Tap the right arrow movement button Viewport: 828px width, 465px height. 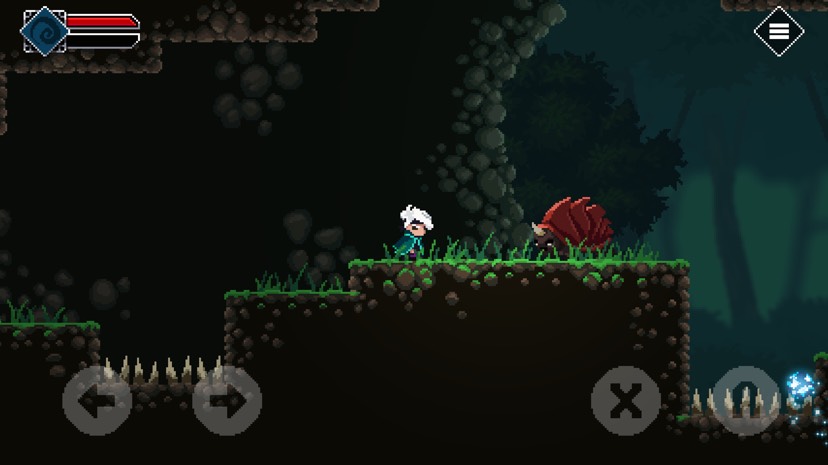(227, 401)
